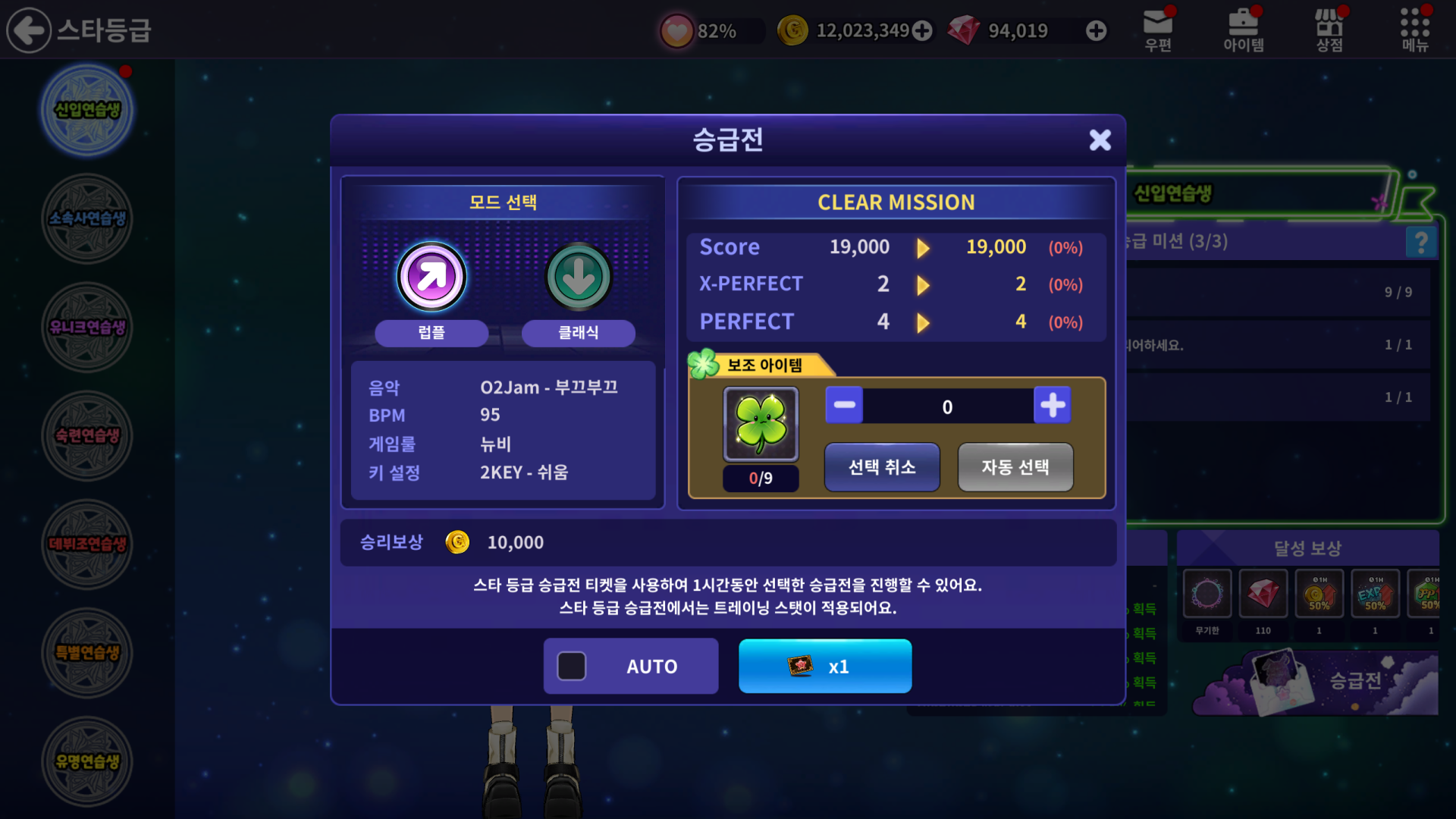Image resolution: width=1456 pixels, height=819 pixels.
Task: Go back using the arrow by 스타등급
Action: 29,30
